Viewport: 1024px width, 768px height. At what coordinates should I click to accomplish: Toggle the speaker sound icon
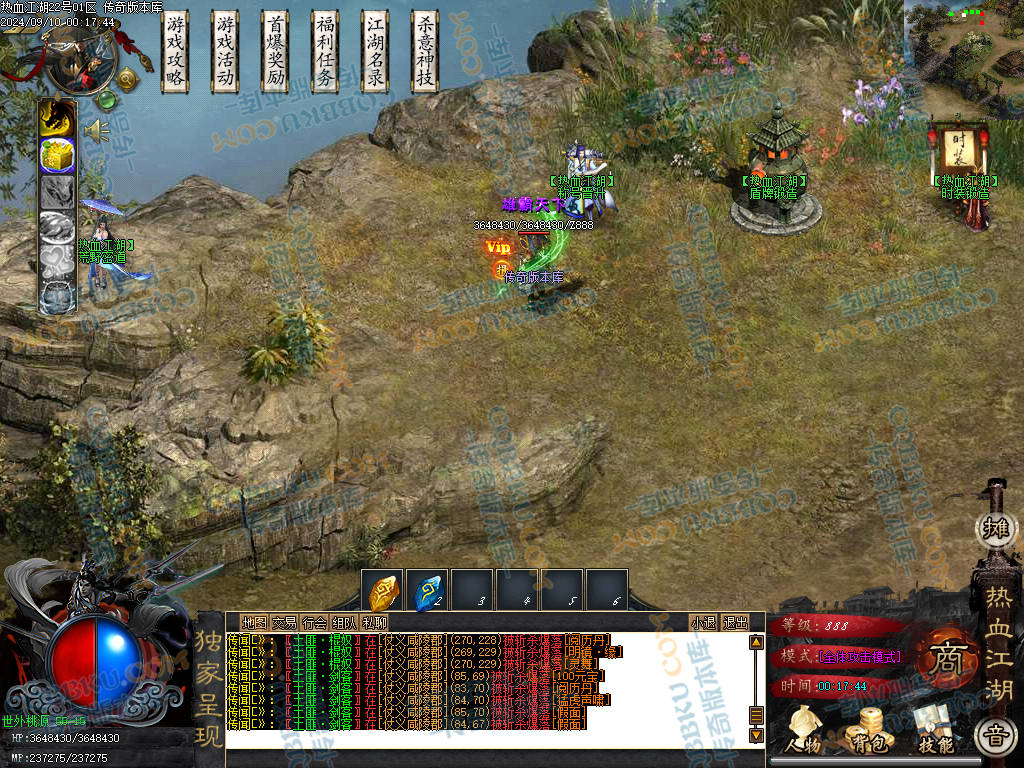96,130
